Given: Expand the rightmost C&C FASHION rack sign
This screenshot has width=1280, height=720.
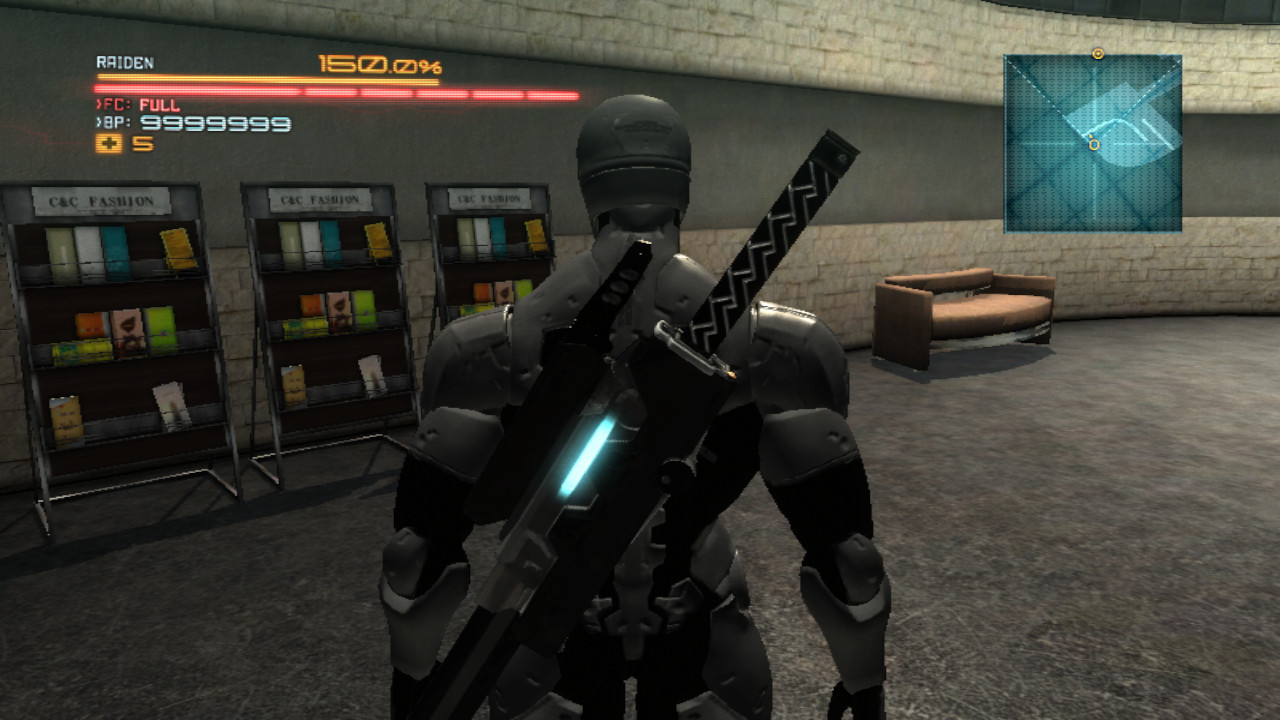Looking at the screenshot, I should coord(487,197).
